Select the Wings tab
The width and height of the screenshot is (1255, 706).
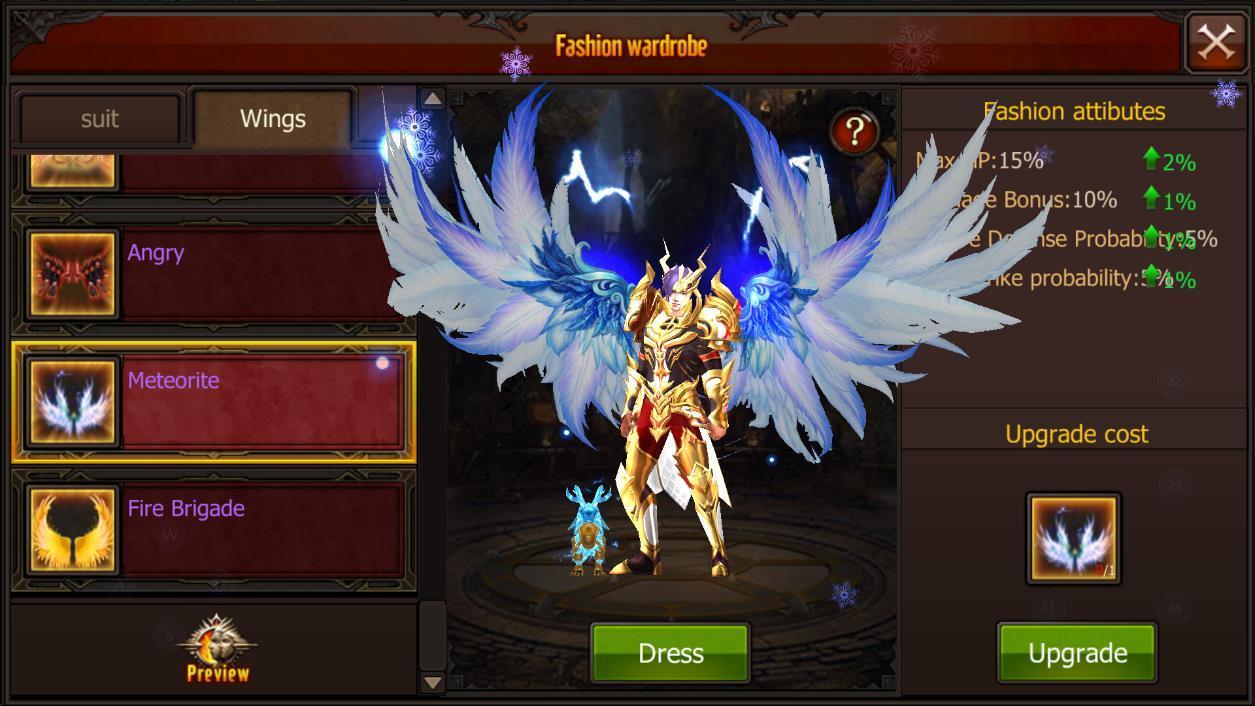pos(272,119)
